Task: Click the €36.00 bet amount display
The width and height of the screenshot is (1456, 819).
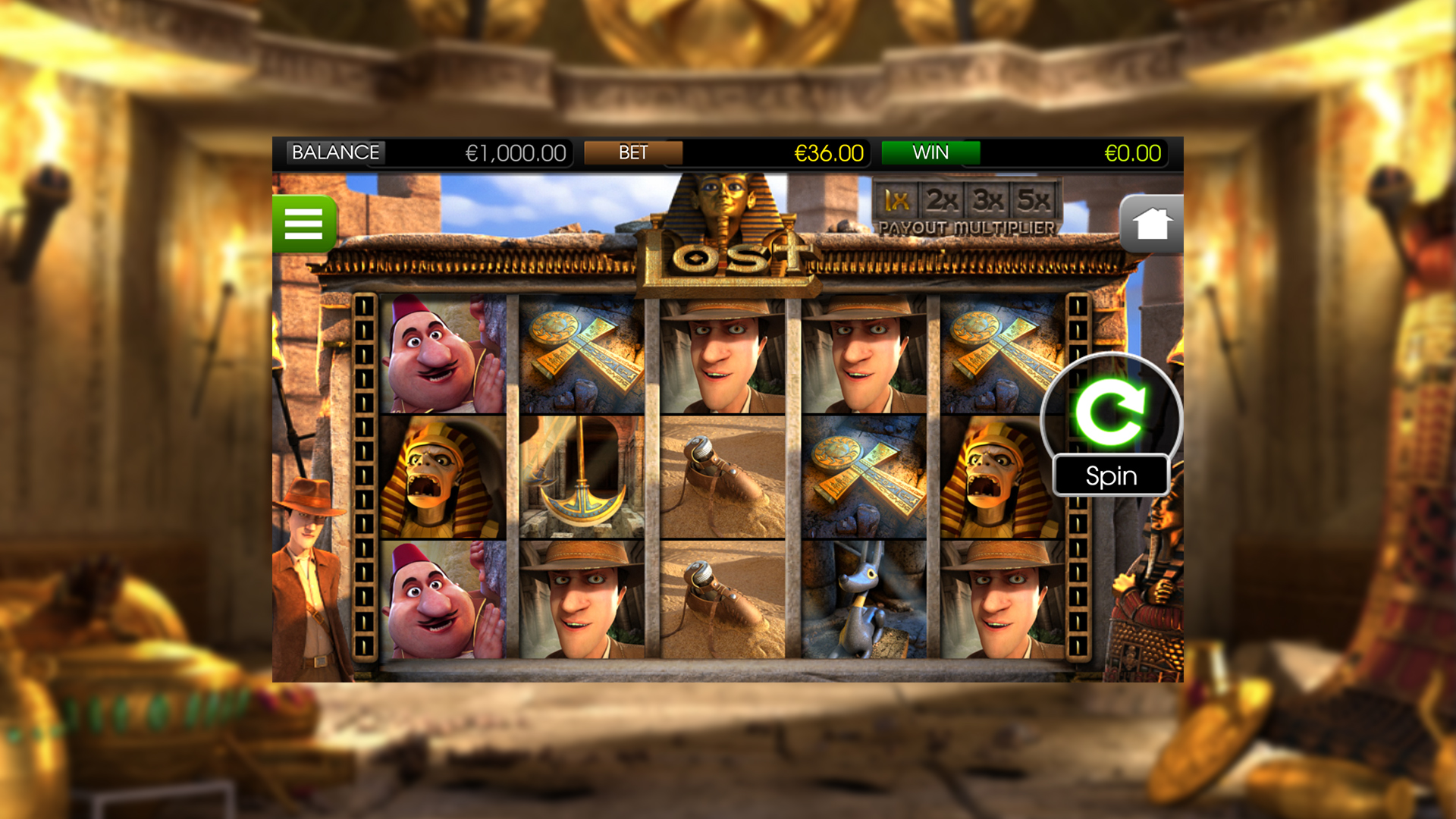Action: (x=828, y=152)
